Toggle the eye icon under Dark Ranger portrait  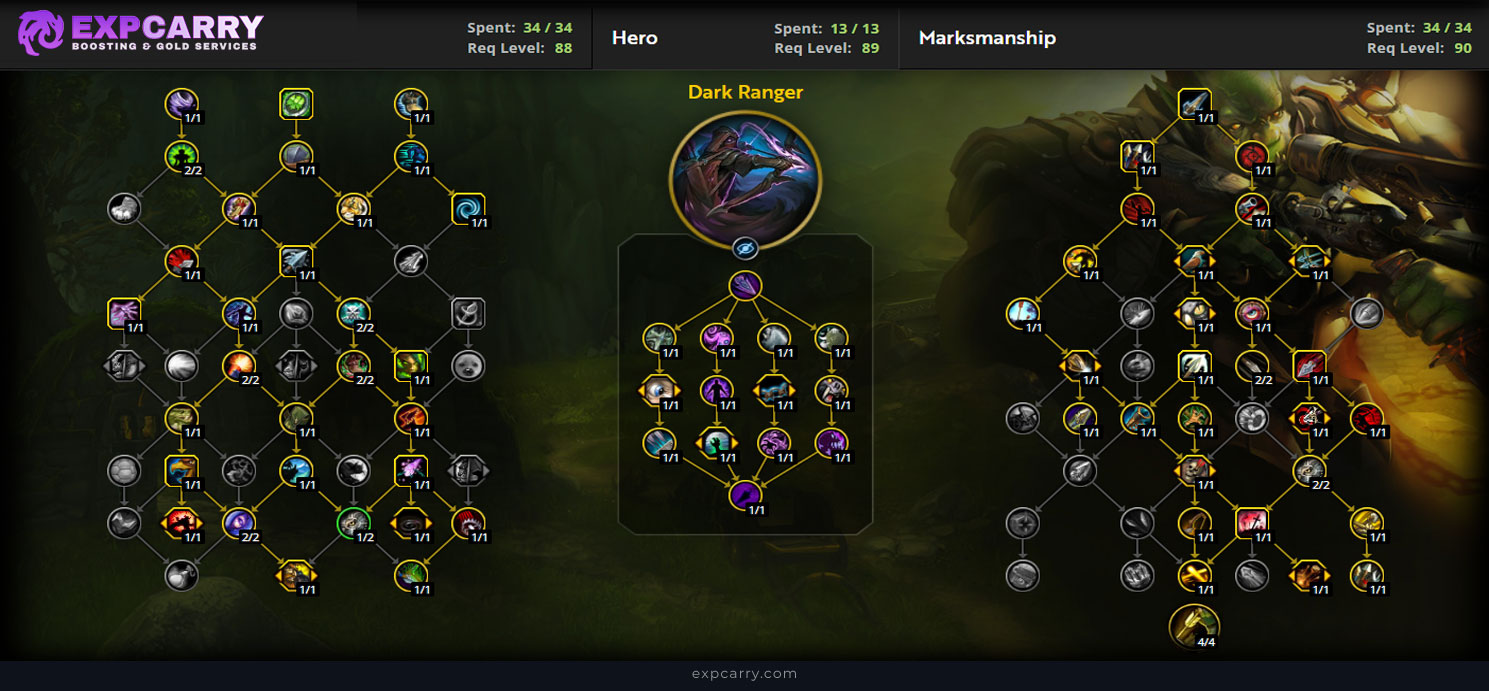pos(745,248)
